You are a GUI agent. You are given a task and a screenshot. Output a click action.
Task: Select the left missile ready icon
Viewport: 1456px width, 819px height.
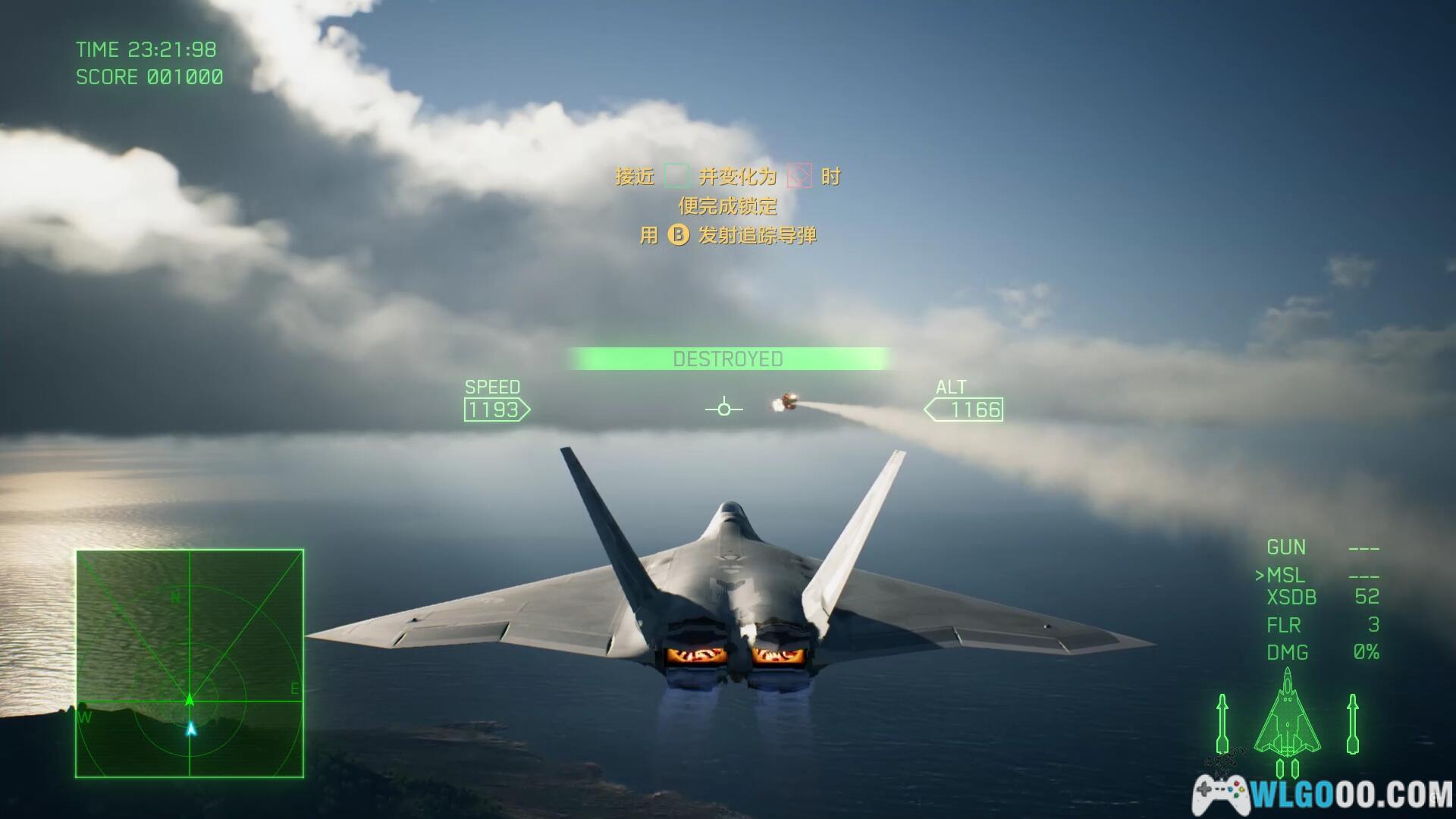[x=1222, y=724]
